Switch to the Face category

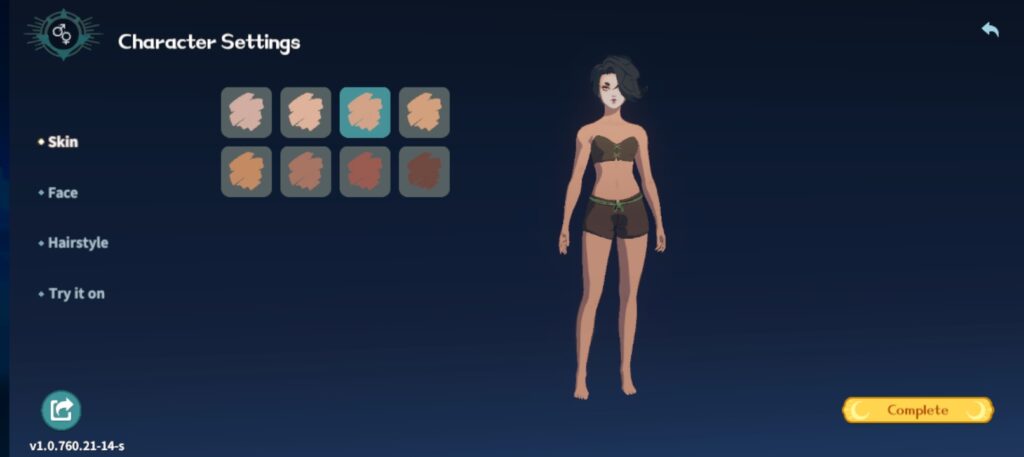click(x=62, y=192)
